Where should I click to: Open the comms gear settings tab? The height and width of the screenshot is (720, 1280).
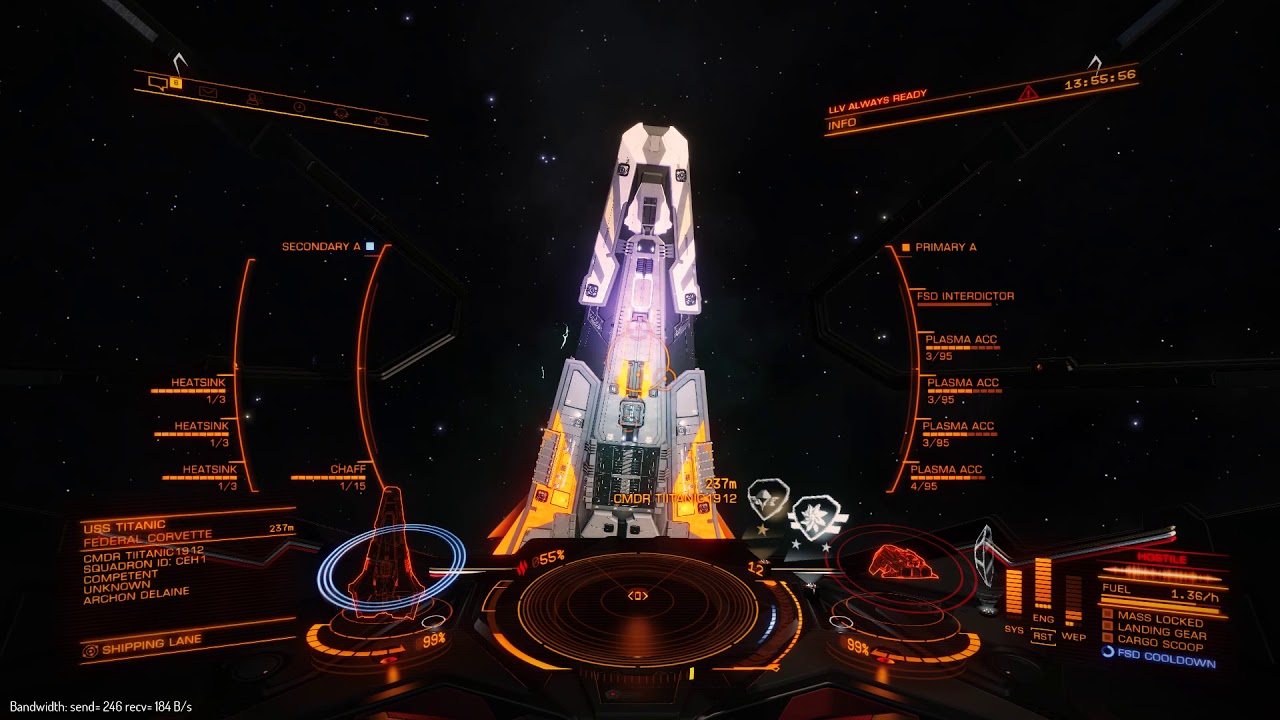tap(379, 120)
